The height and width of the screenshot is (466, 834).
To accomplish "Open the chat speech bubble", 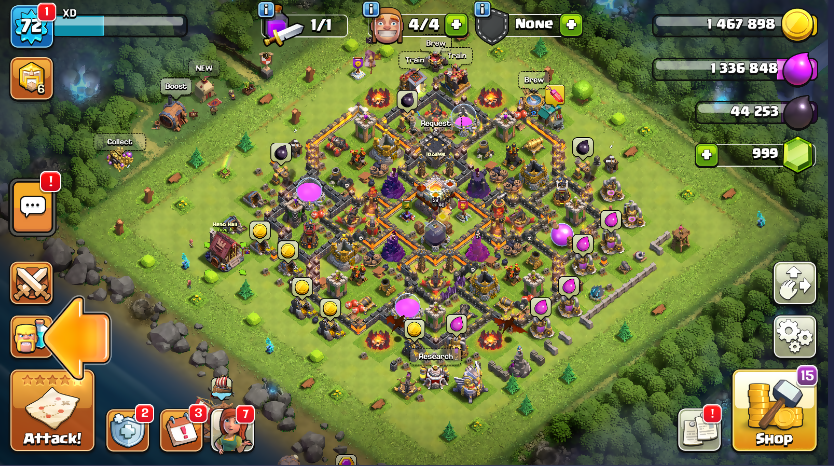I will (x=32, y=207).
